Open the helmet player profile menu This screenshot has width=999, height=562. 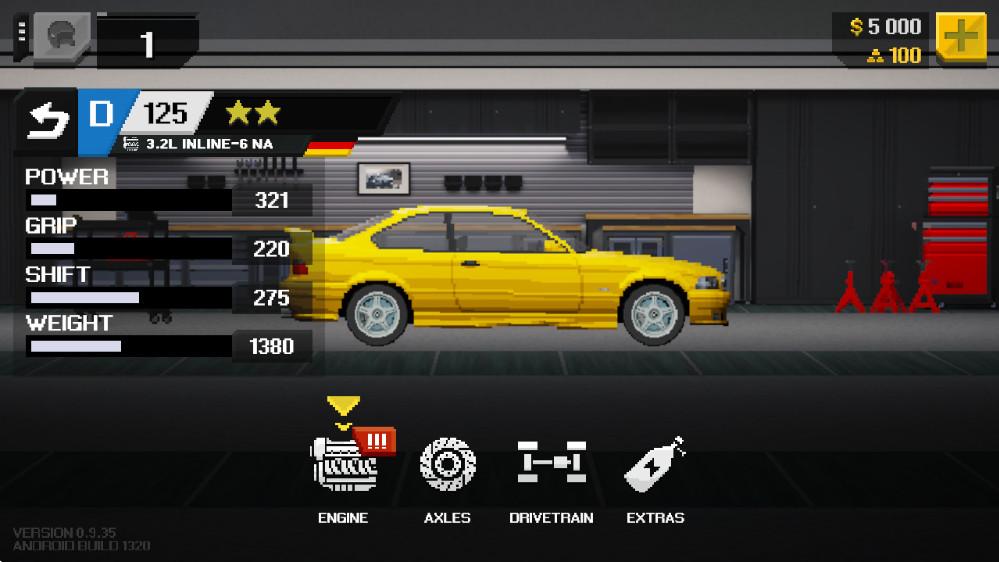60,38
